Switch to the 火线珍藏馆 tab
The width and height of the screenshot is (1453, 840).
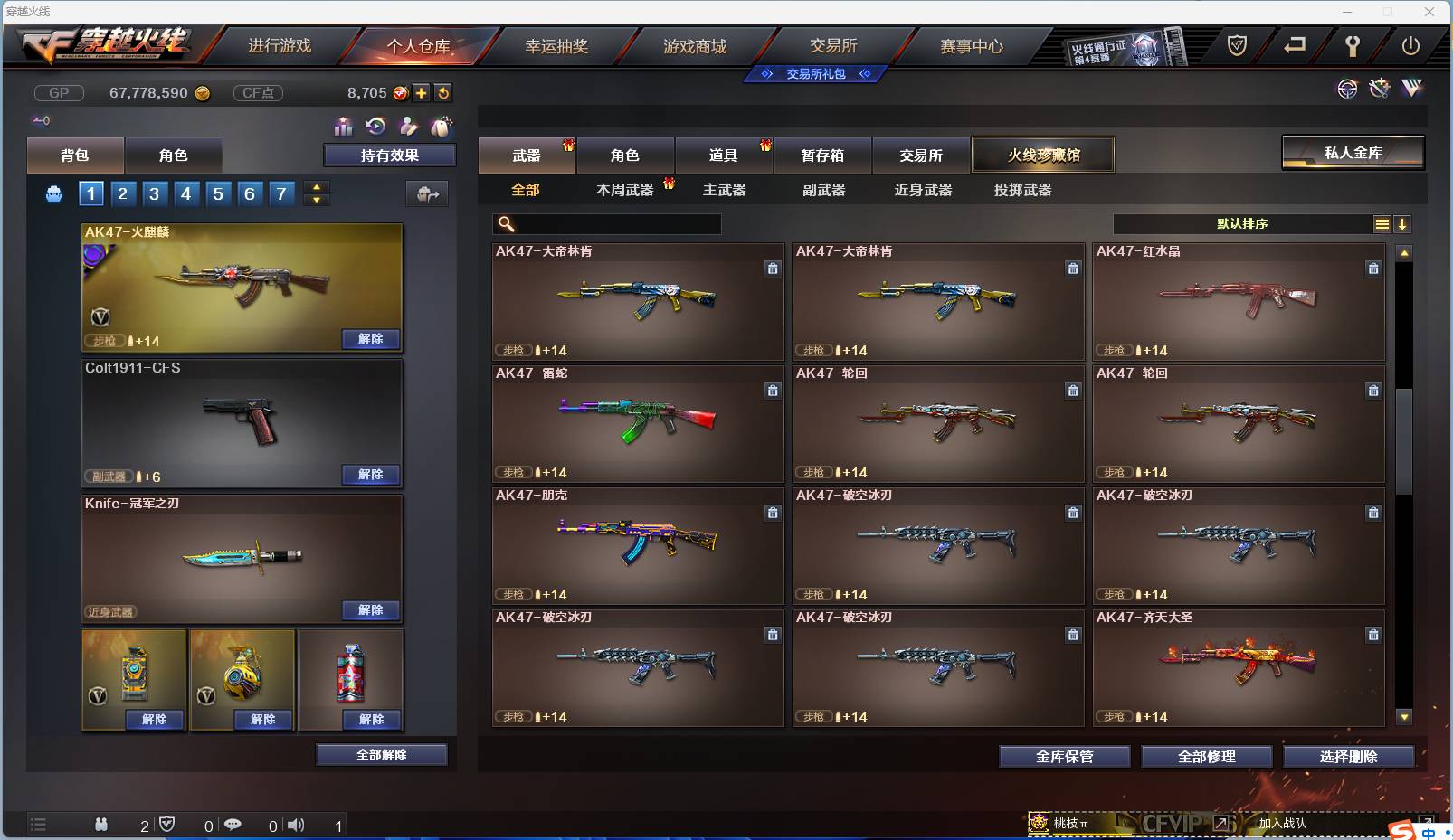pyautogui.click(x=1045, y=155)
